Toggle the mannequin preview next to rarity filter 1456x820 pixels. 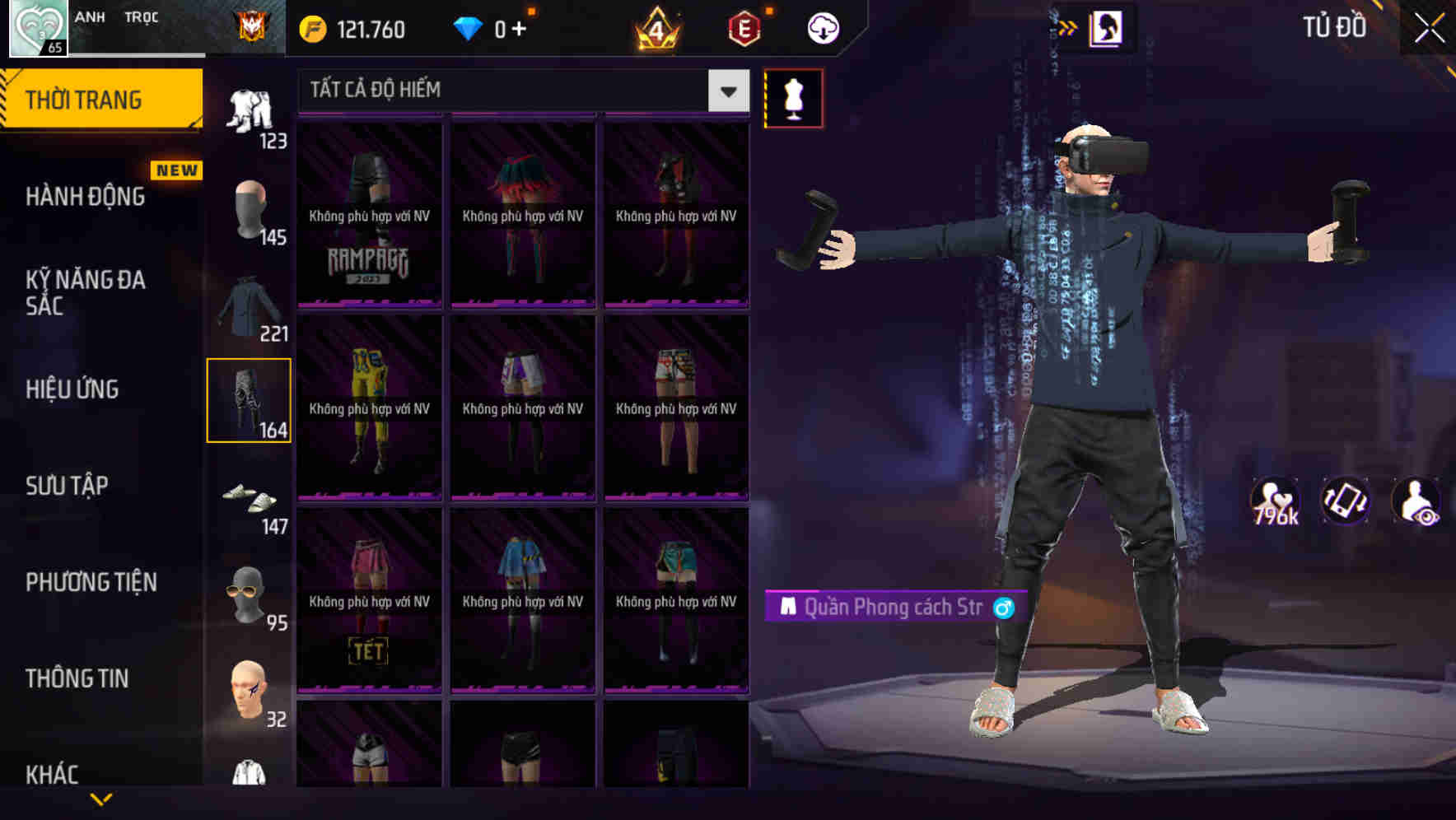794,97
